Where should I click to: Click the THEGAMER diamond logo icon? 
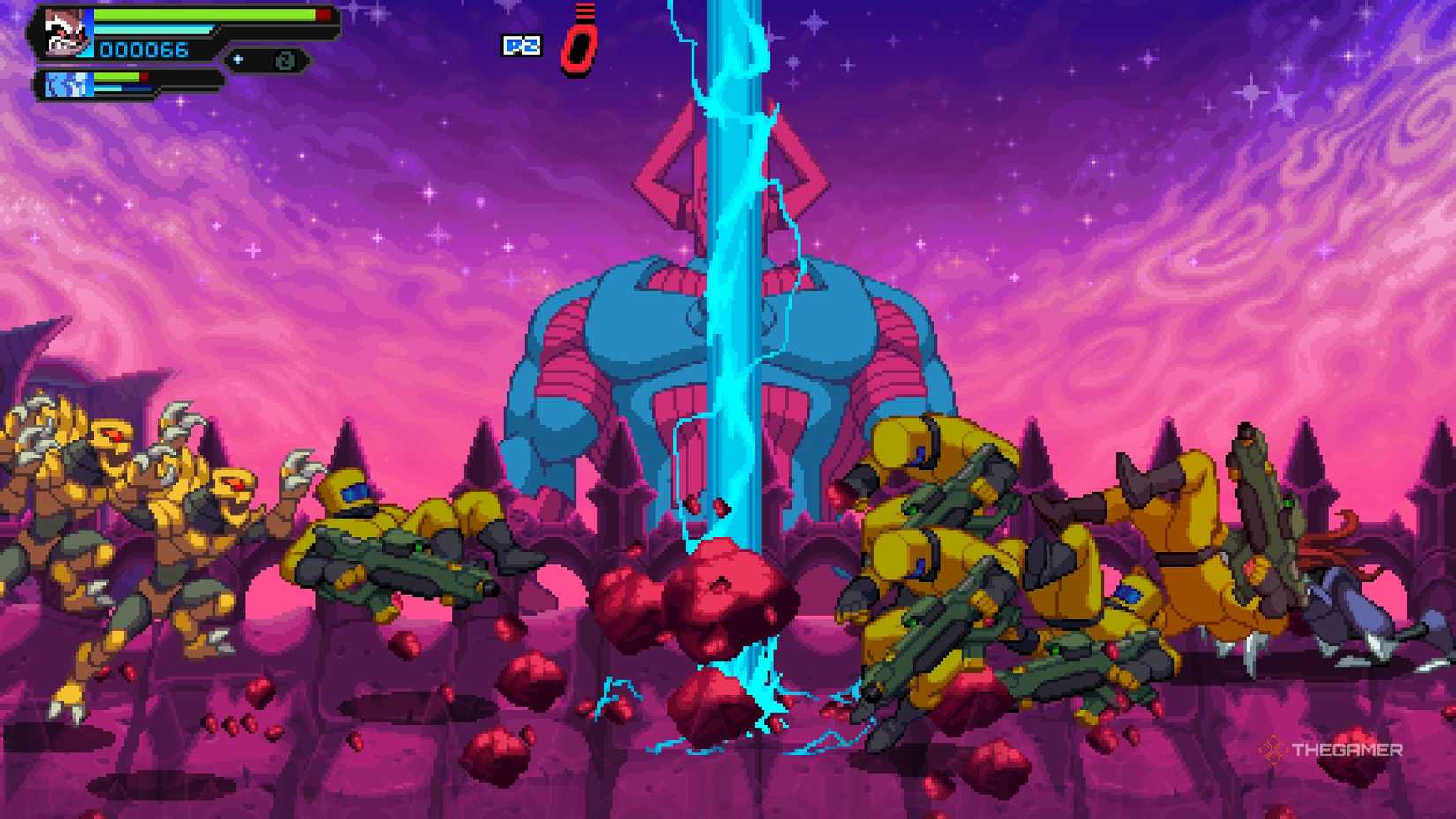1272,750
